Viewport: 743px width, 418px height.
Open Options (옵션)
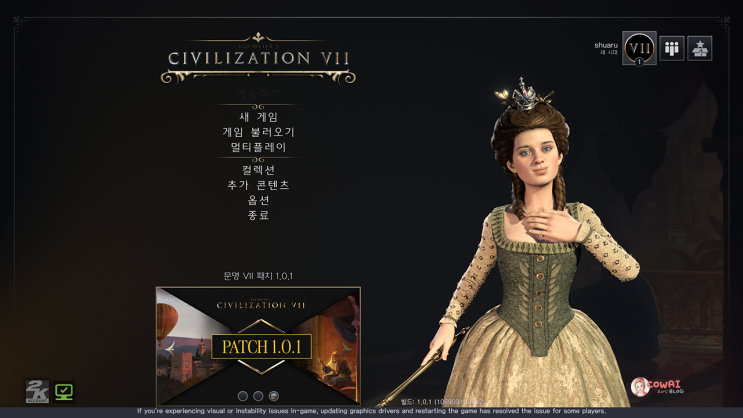coord(258,200)
